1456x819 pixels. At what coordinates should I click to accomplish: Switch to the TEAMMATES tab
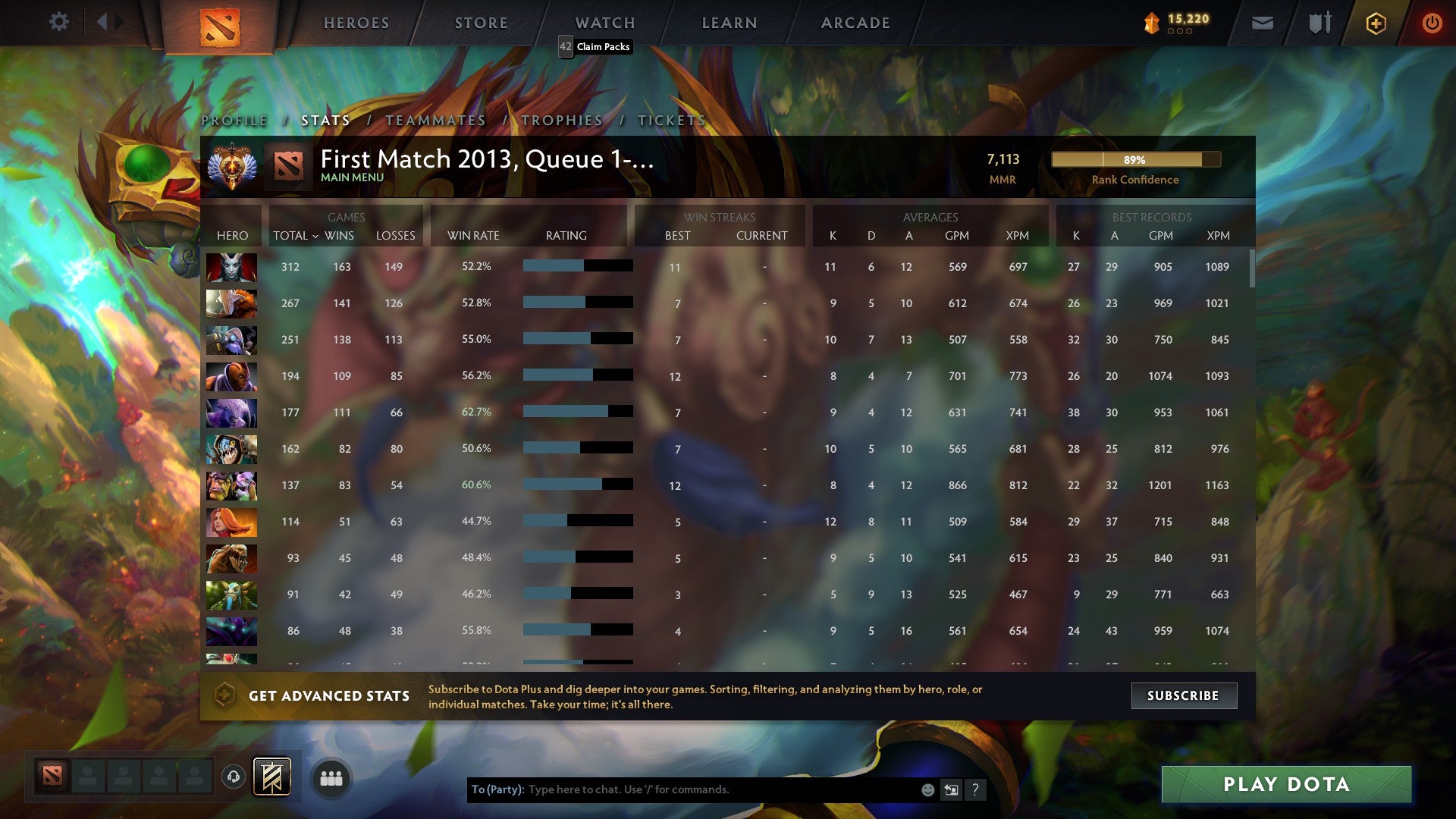pyautogui.click(x=435, y=120)
